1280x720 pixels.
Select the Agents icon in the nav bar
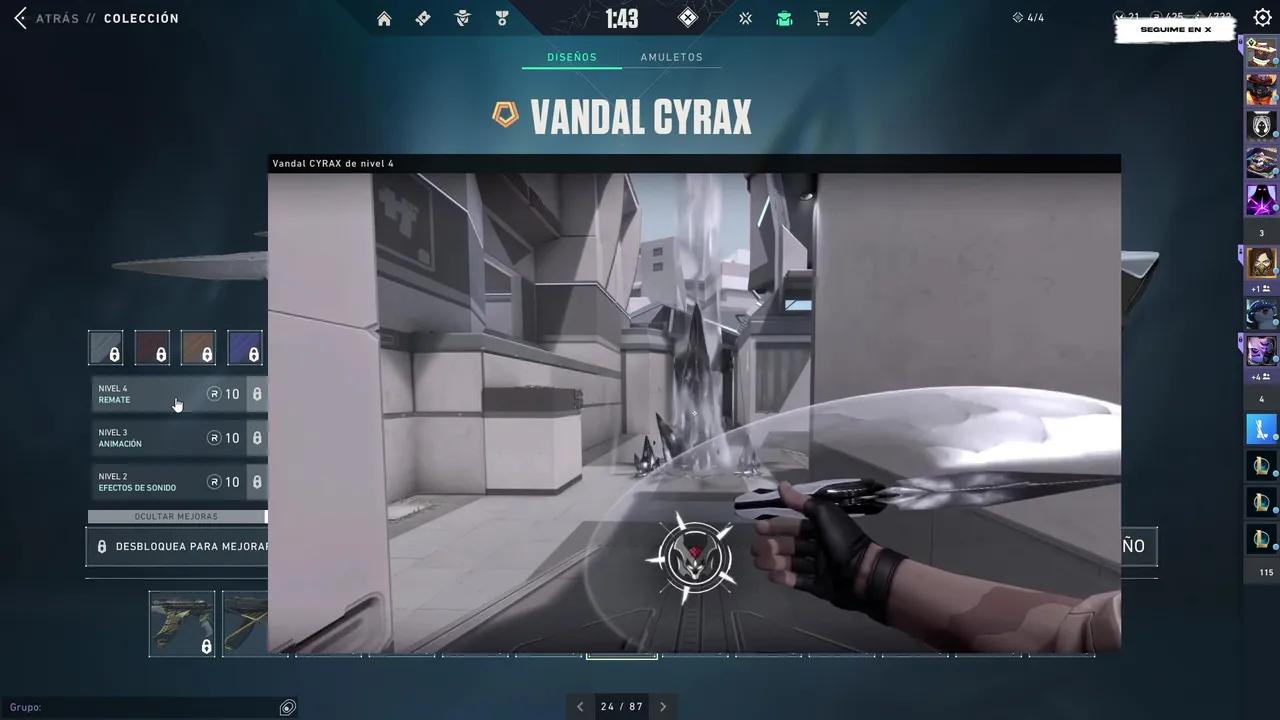(x=462, y=18)
